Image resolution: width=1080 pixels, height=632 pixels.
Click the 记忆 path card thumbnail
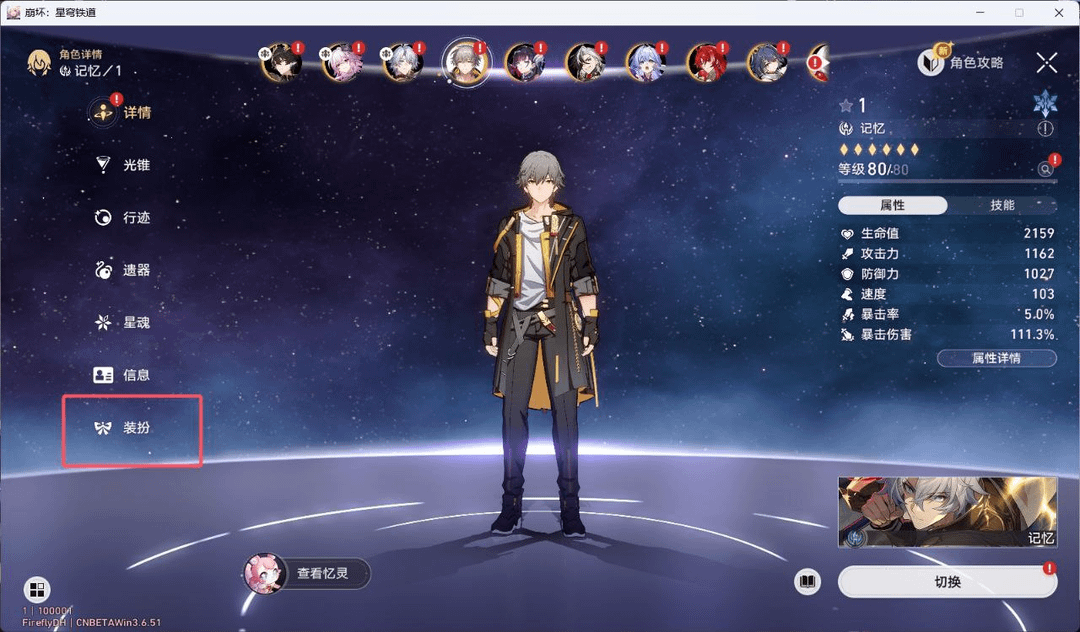pyautogui.click(x=947, y=513)
